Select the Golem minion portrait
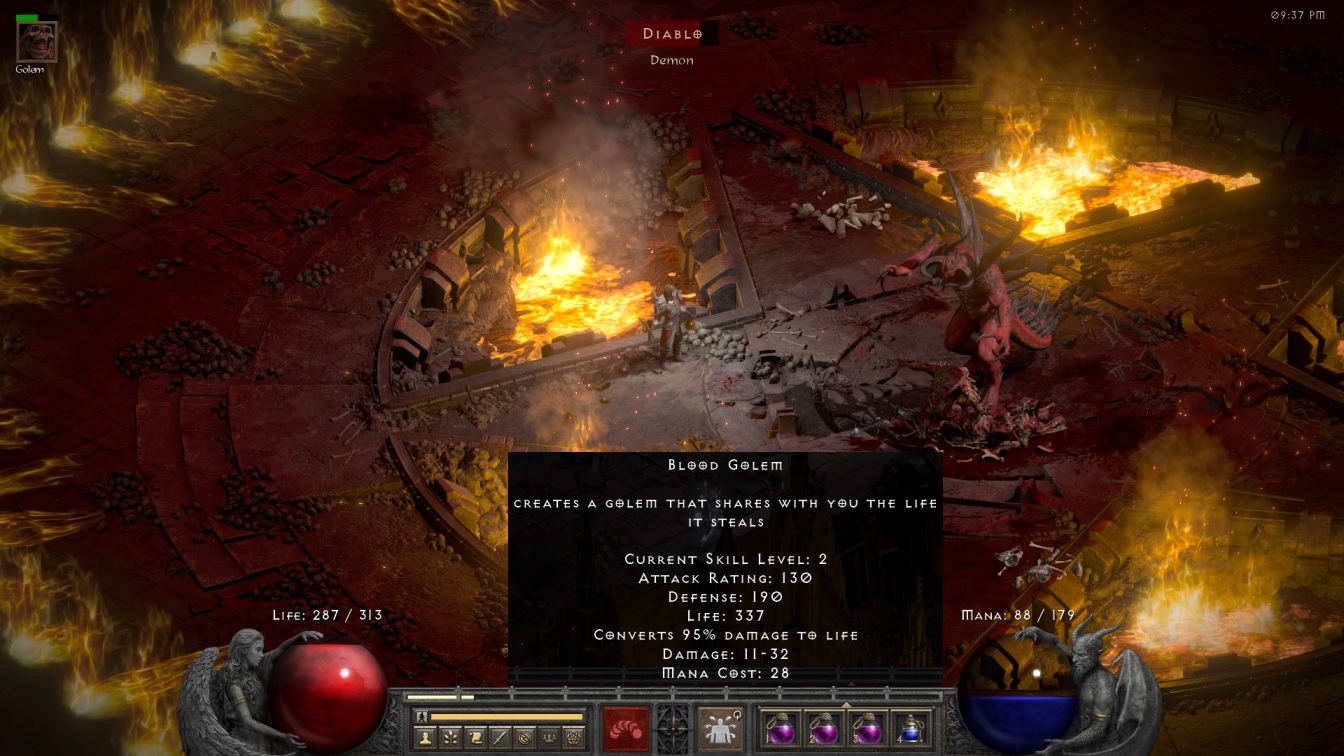Viewport: 1344px width, 756px height. [37, 42]
